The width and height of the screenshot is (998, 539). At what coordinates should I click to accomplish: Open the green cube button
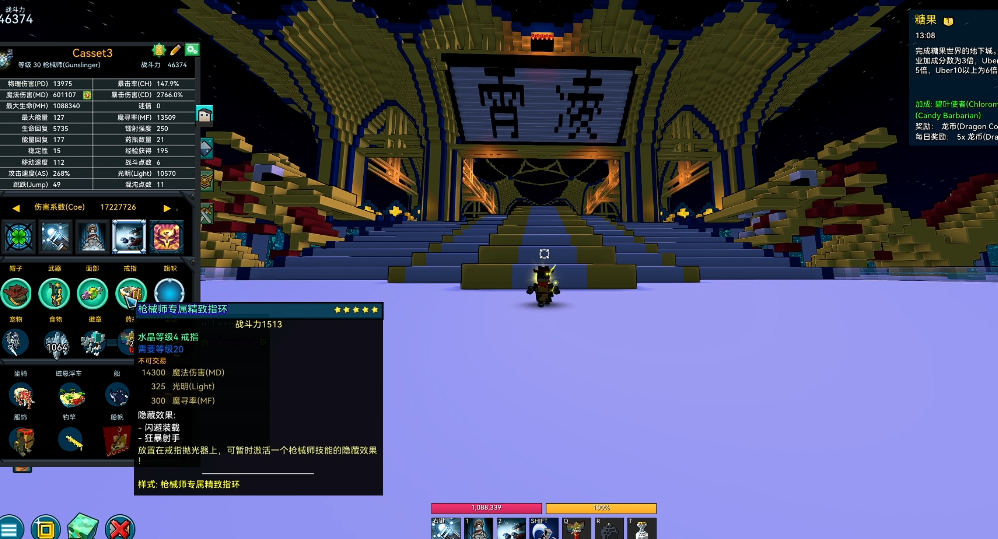click(x=84, y=527)
